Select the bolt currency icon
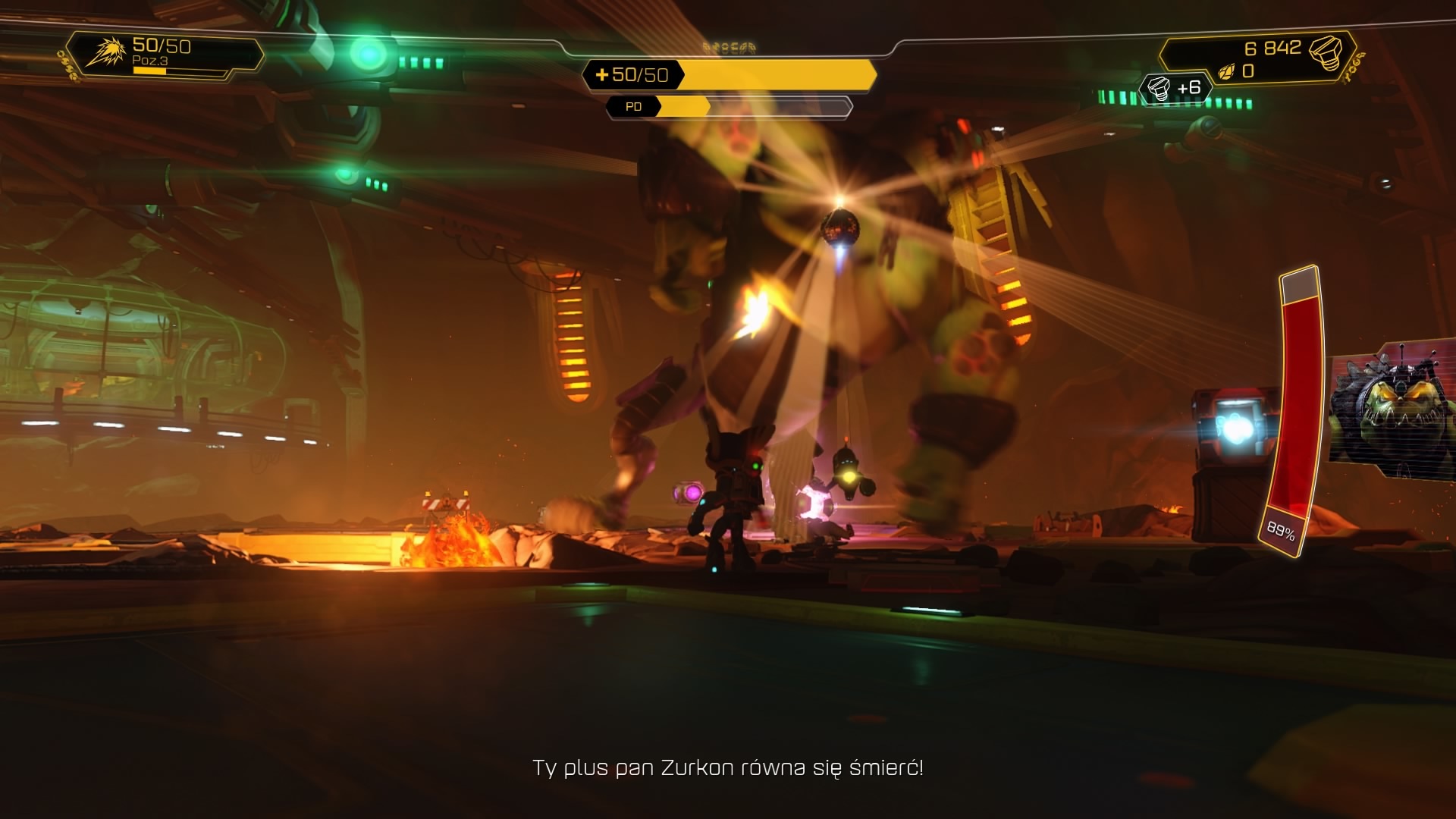 pyautogui.click(x=1325, y=52)
